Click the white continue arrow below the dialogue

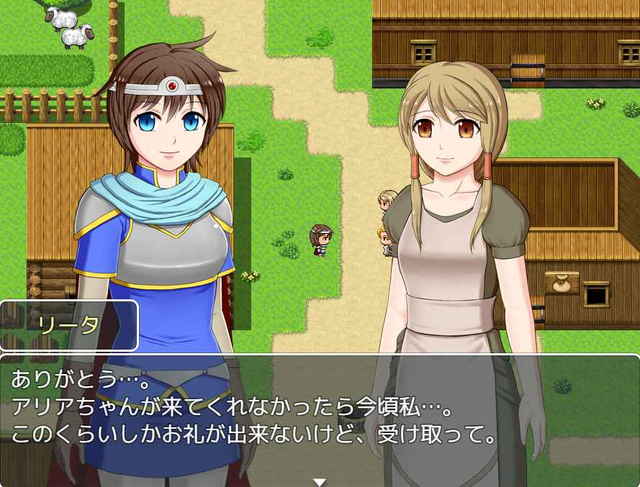319,480
